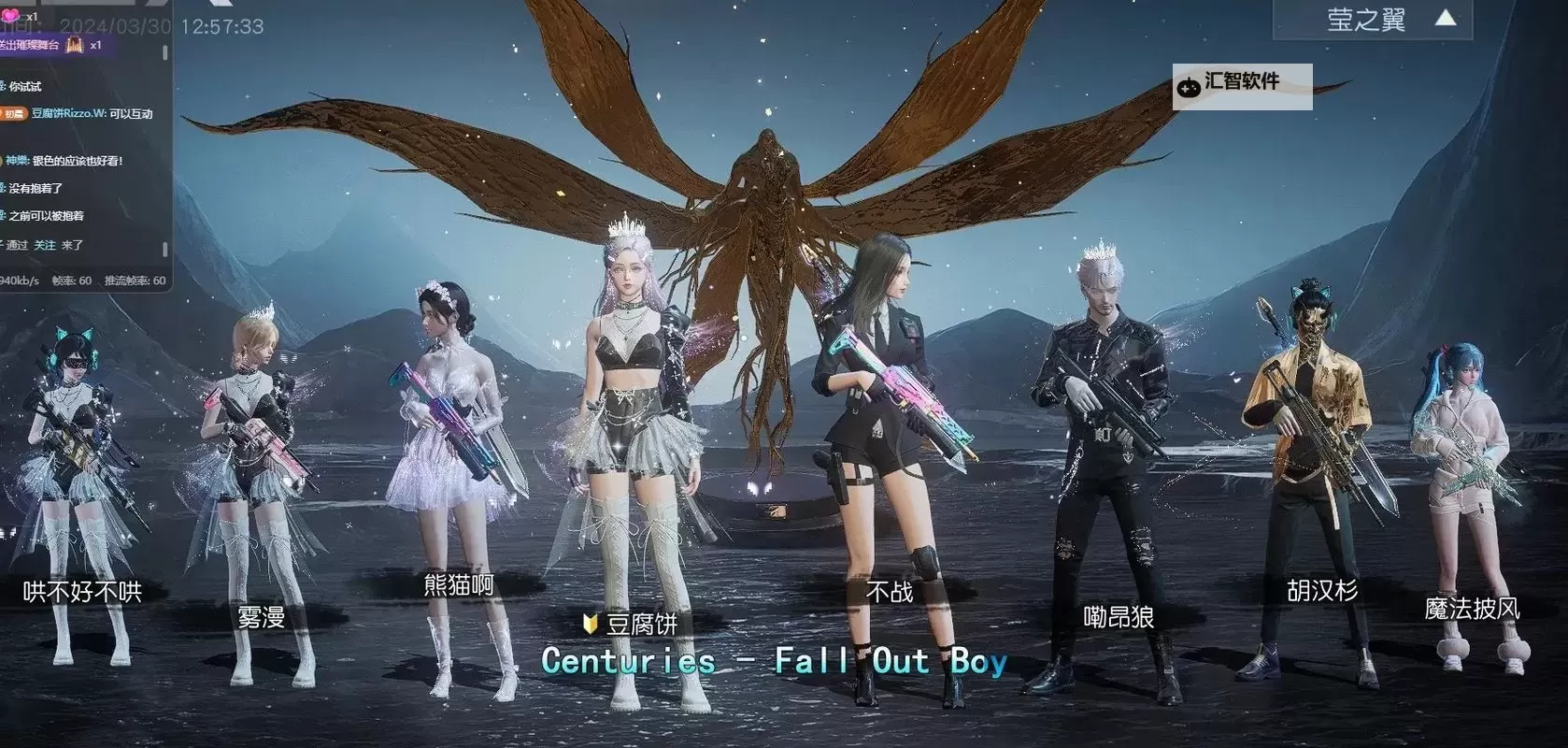Viewport: 1568px width, 748px height.
Task: Click the 璀璨舞台 stage gift icon in chat
Action: [x=74, y=45]
